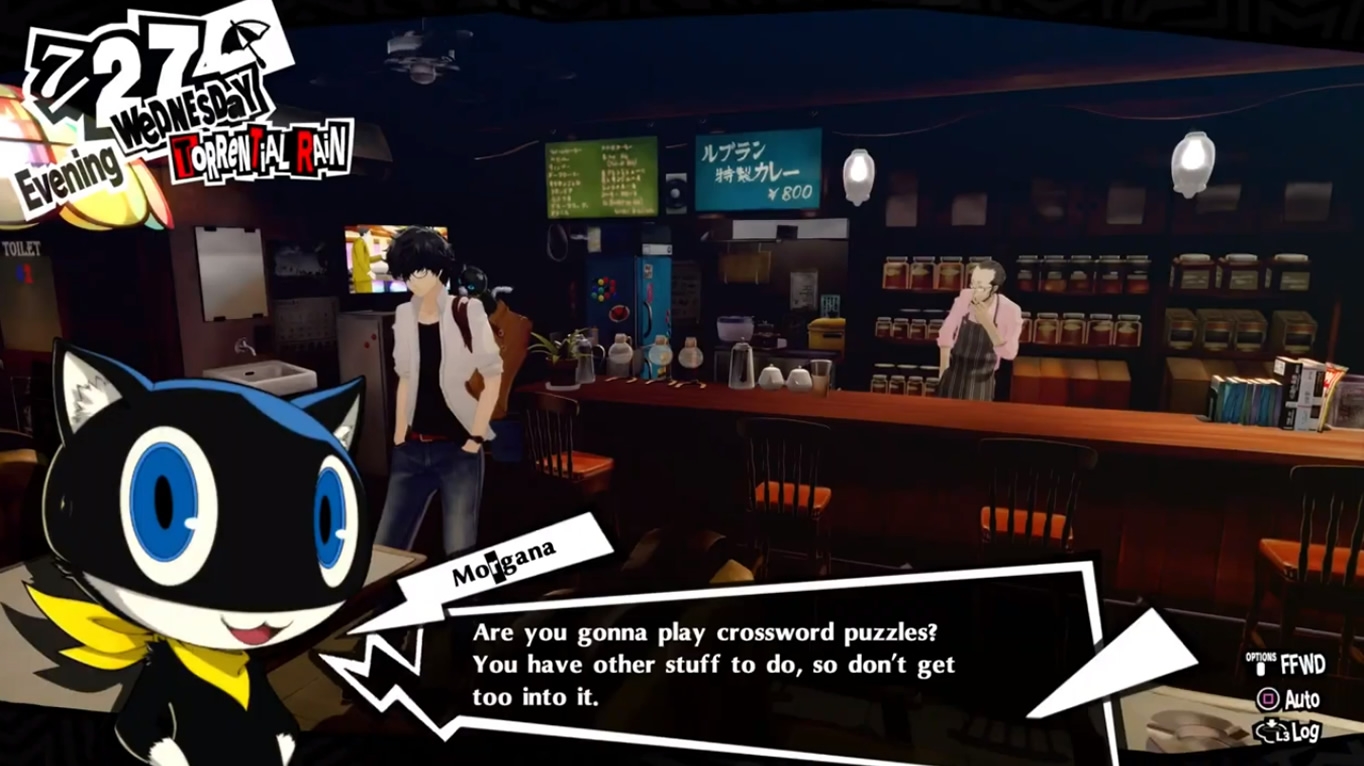Screen dimensions: 1364x766
Task: Toggle FFWD fast-forward mode
Action: 1300,662
